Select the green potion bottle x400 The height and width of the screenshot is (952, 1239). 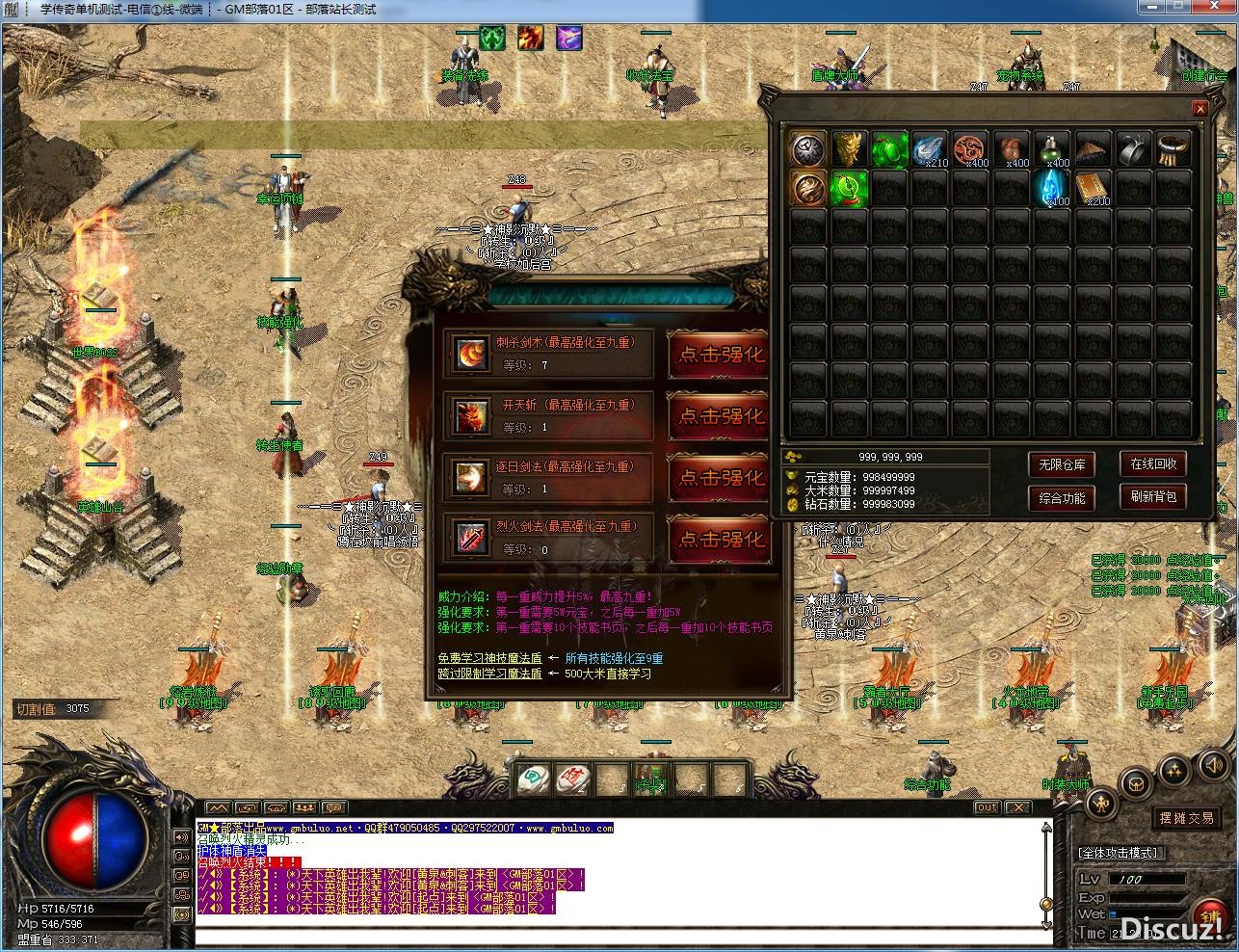[1052, 149]
